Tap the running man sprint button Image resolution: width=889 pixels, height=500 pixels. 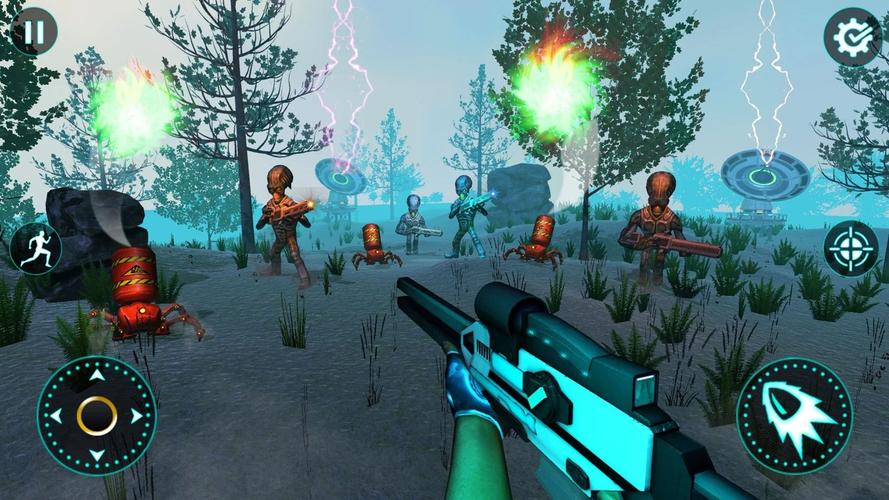[x=36, y=247]
